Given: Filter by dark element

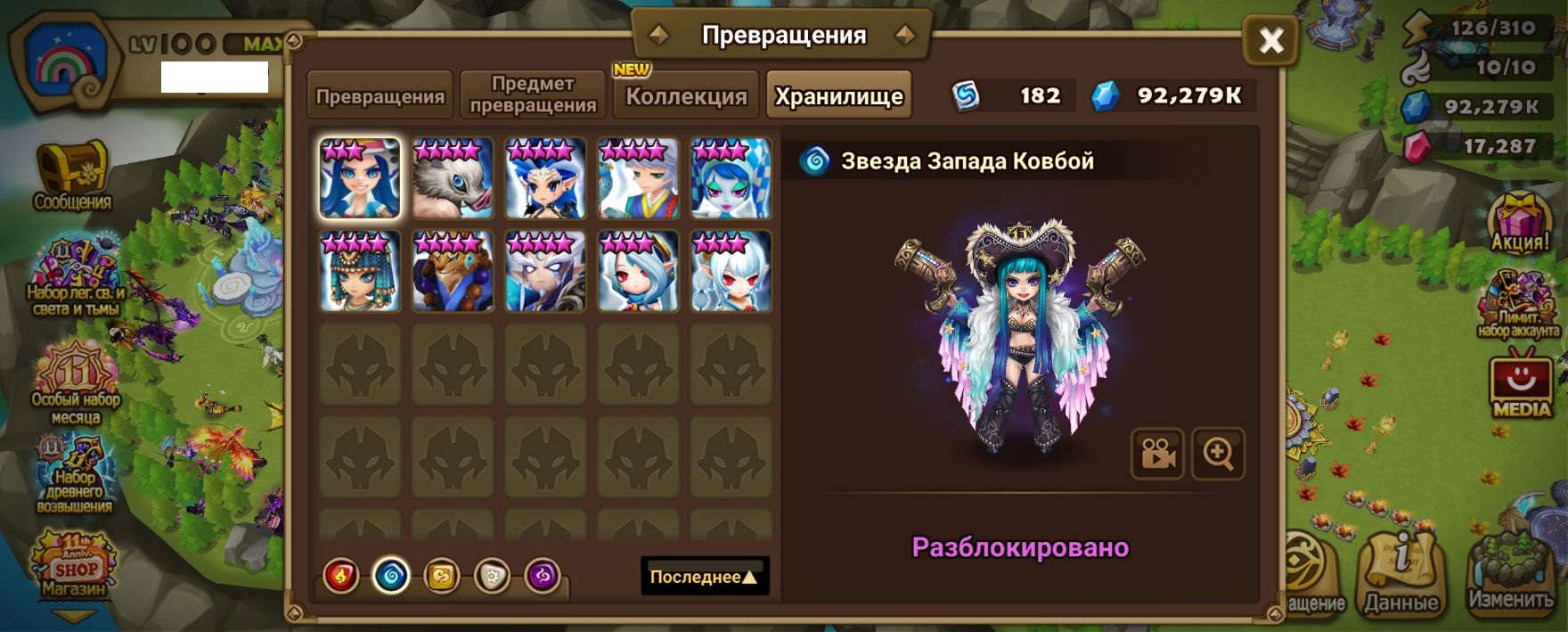Looking at the screenshot, I should click(543, 577).
